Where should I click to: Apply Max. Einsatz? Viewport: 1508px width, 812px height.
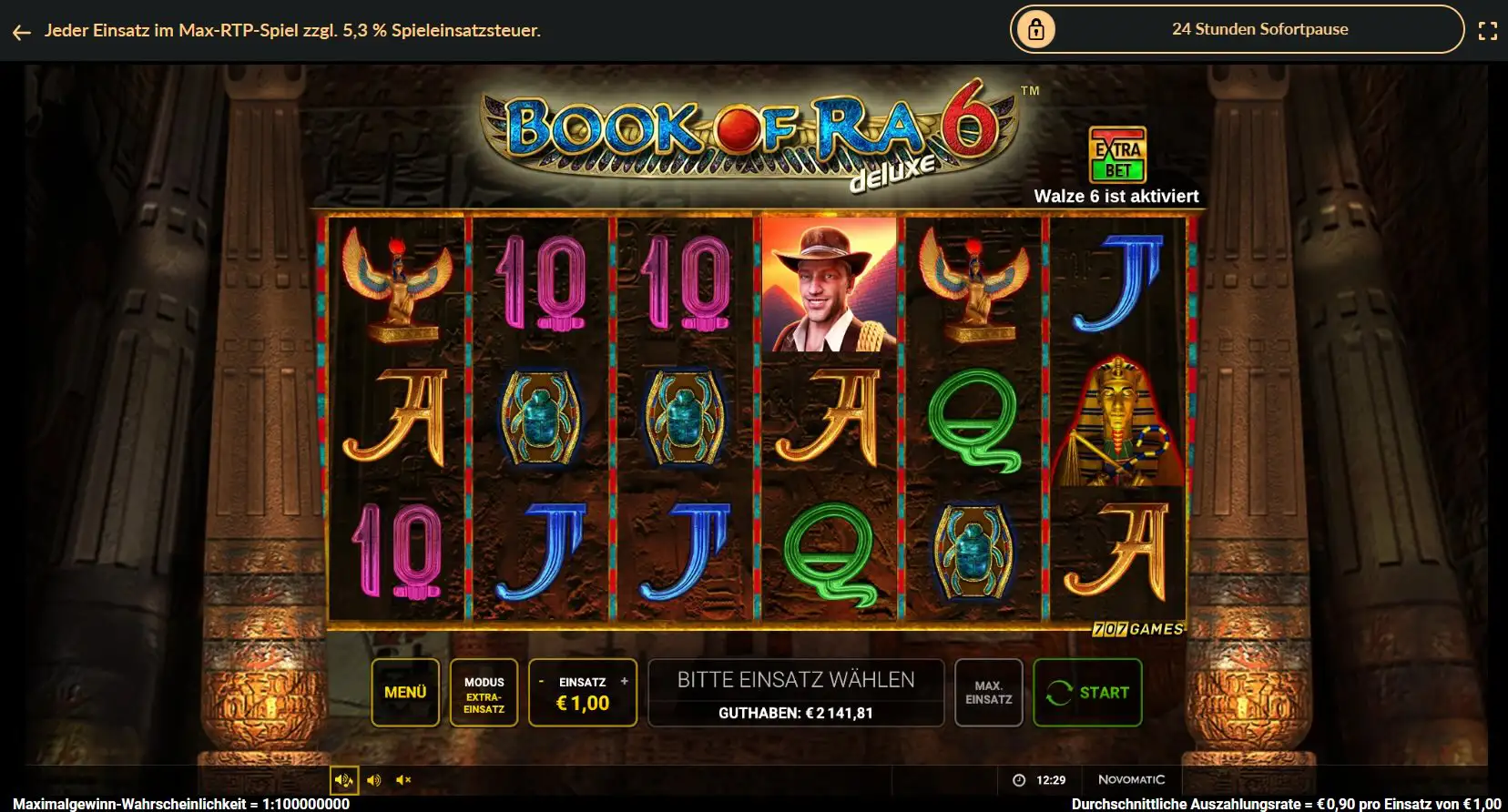(x=989, y=692)
